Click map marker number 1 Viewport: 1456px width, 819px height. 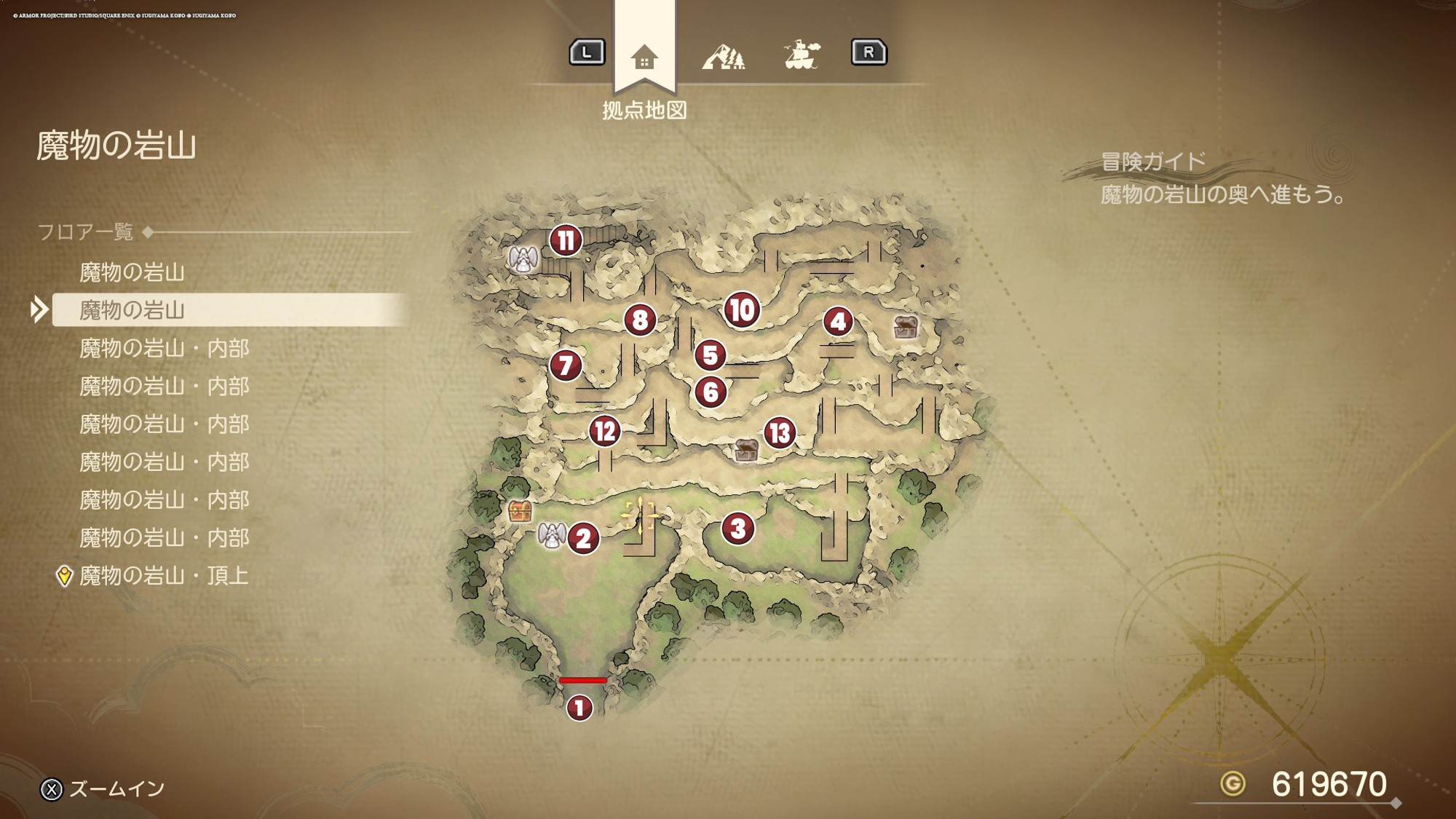point(579,707)
